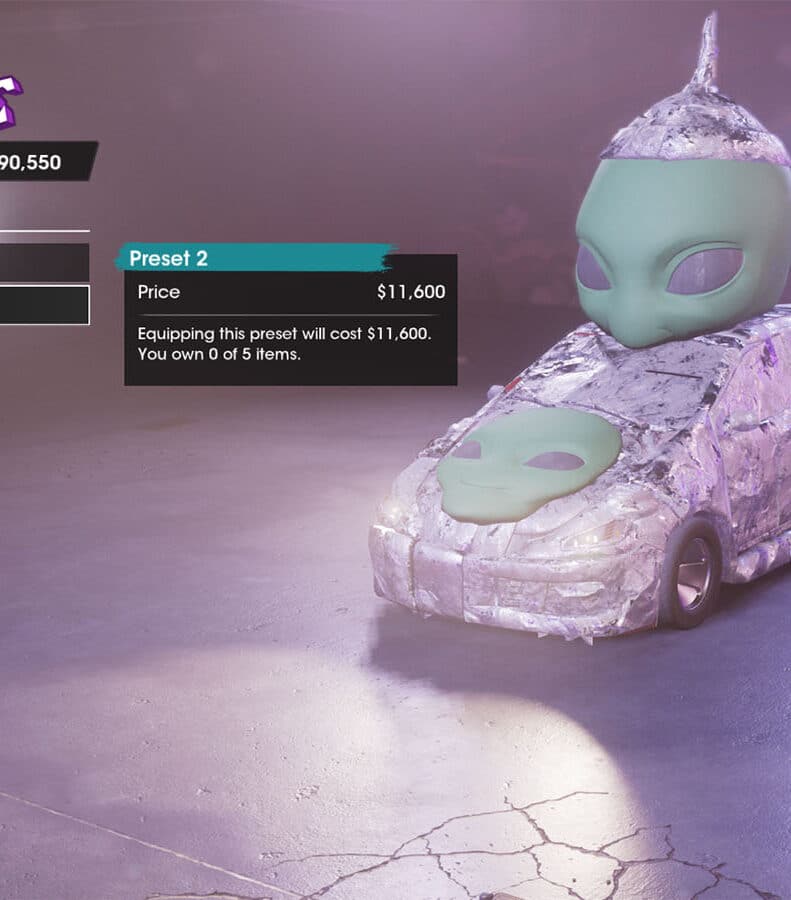Viewport: 791px width, 900px height.
Task: Choose the dark unhighlighted row above the outlined one
Action: [44, 263]
